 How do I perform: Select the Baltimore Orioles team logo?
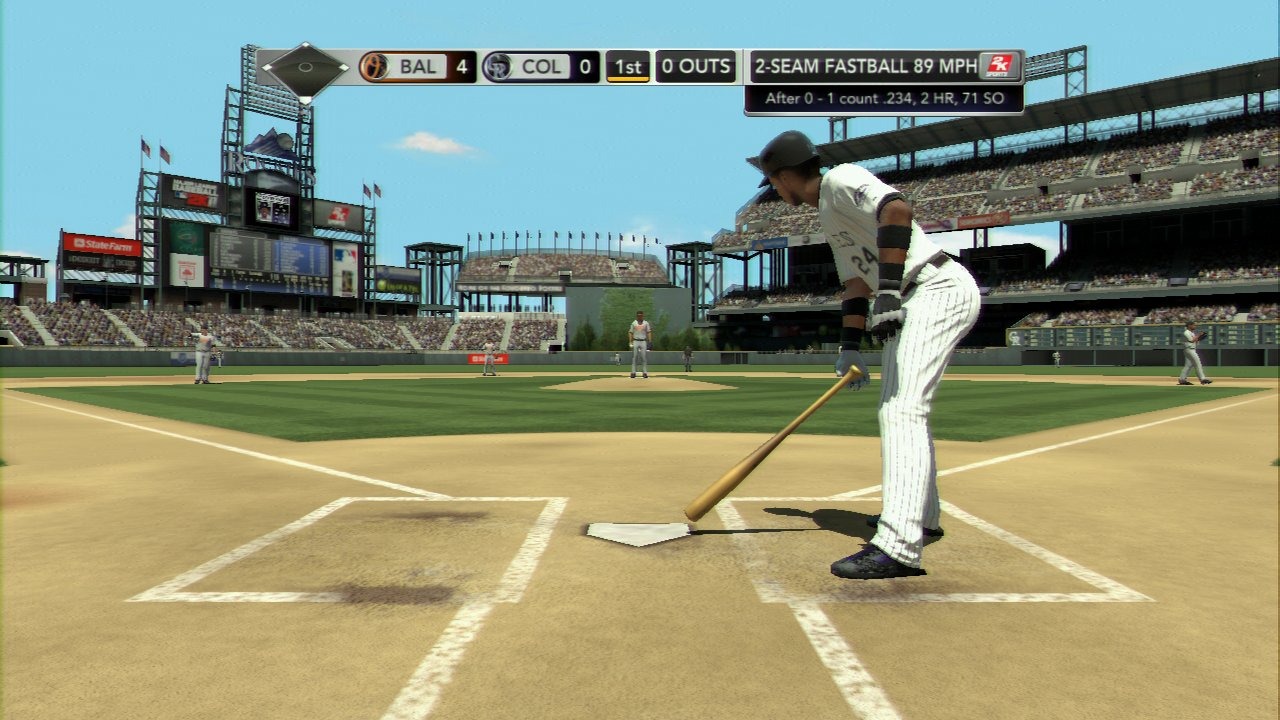[374, 67]
